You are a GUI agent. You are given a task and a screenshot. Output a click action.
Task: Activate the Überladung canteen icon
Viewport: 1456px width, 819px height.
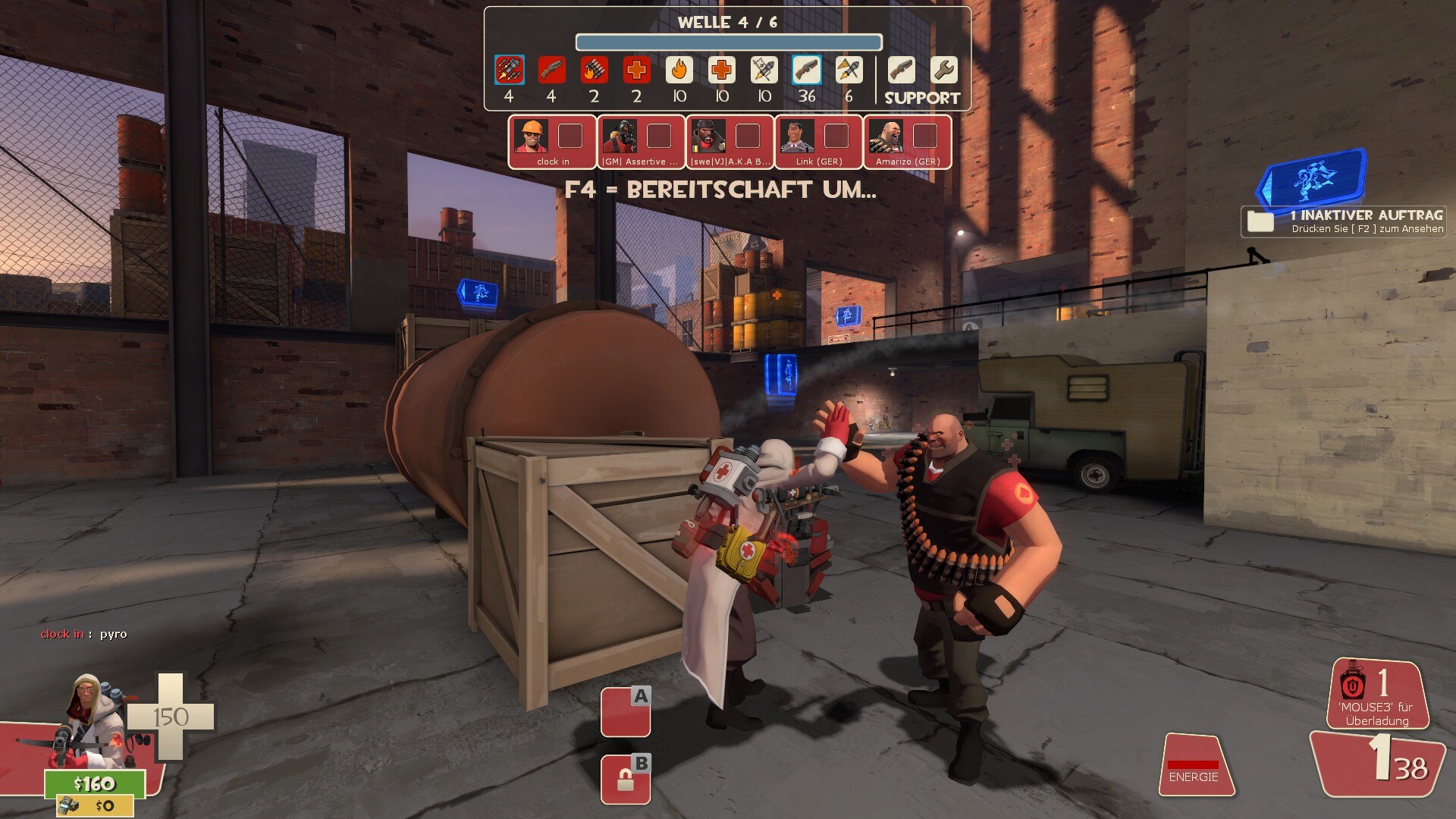[1354, 686]
